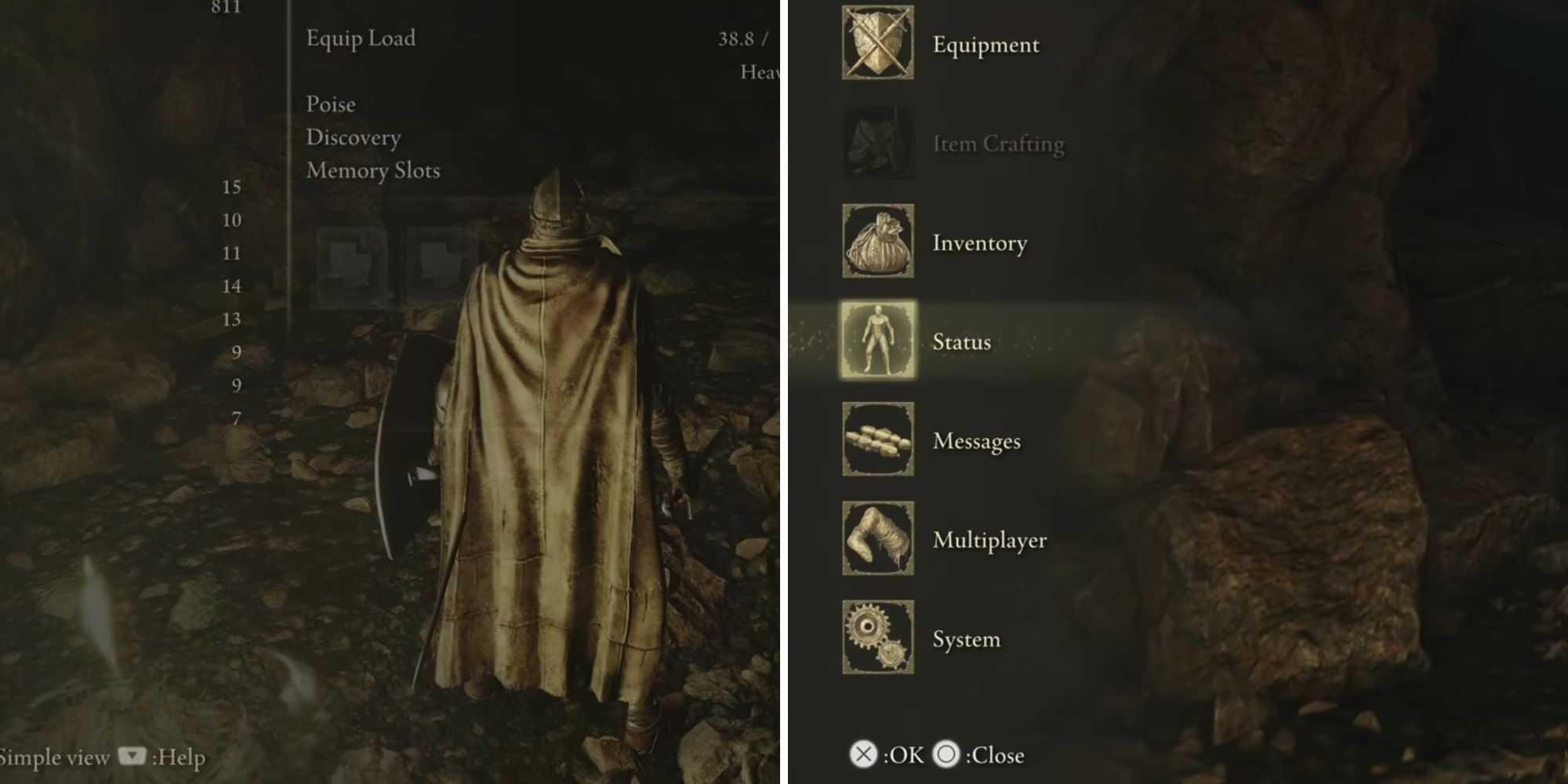The image size is (1568, 784).
Task: Select the Memory Slots stat row
Action: (373, 170)
